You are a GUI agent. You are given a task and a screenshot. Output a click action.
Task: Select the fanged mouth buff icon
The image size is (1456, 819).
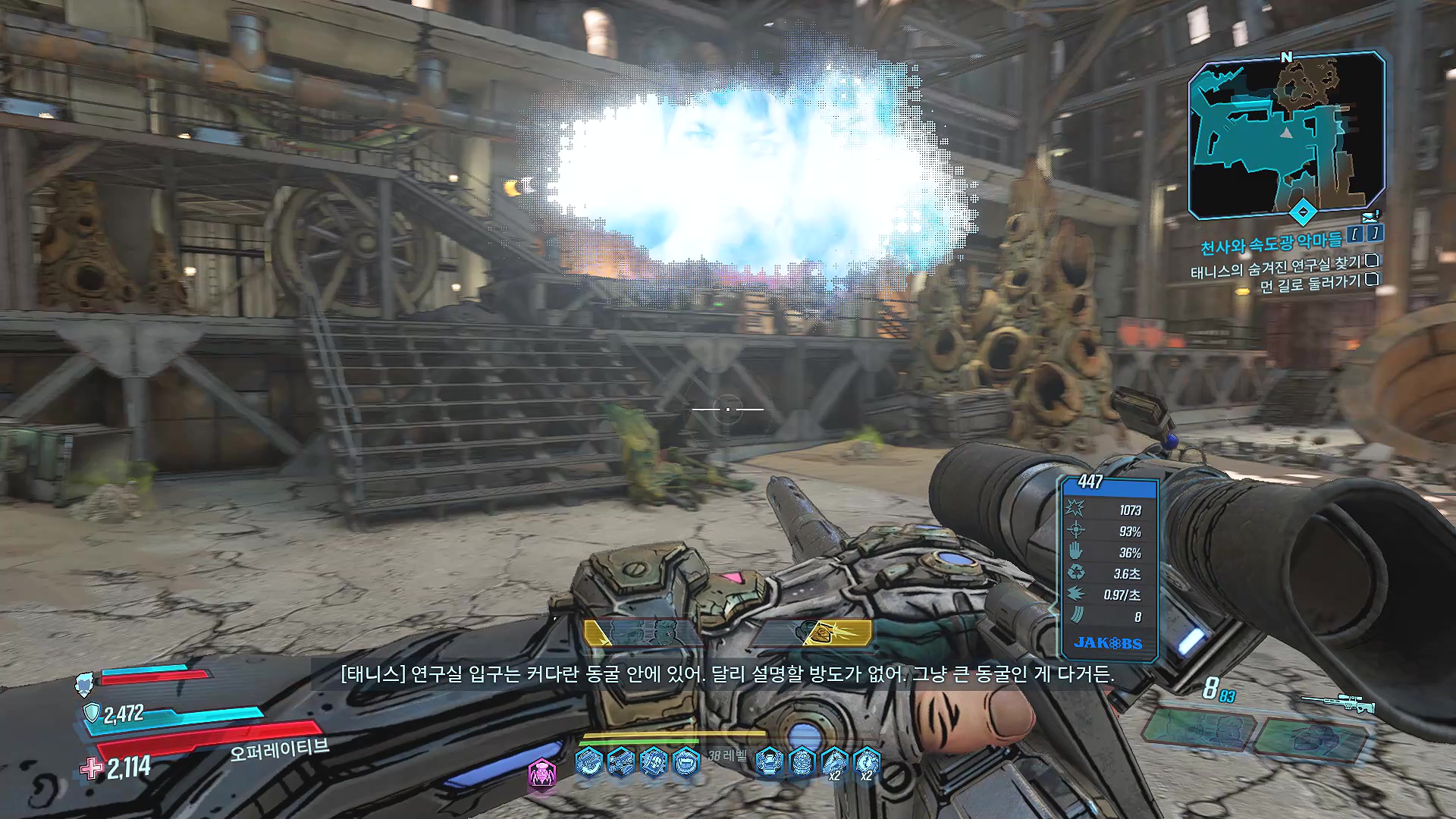pyautogui.click(x=686, y=761)
